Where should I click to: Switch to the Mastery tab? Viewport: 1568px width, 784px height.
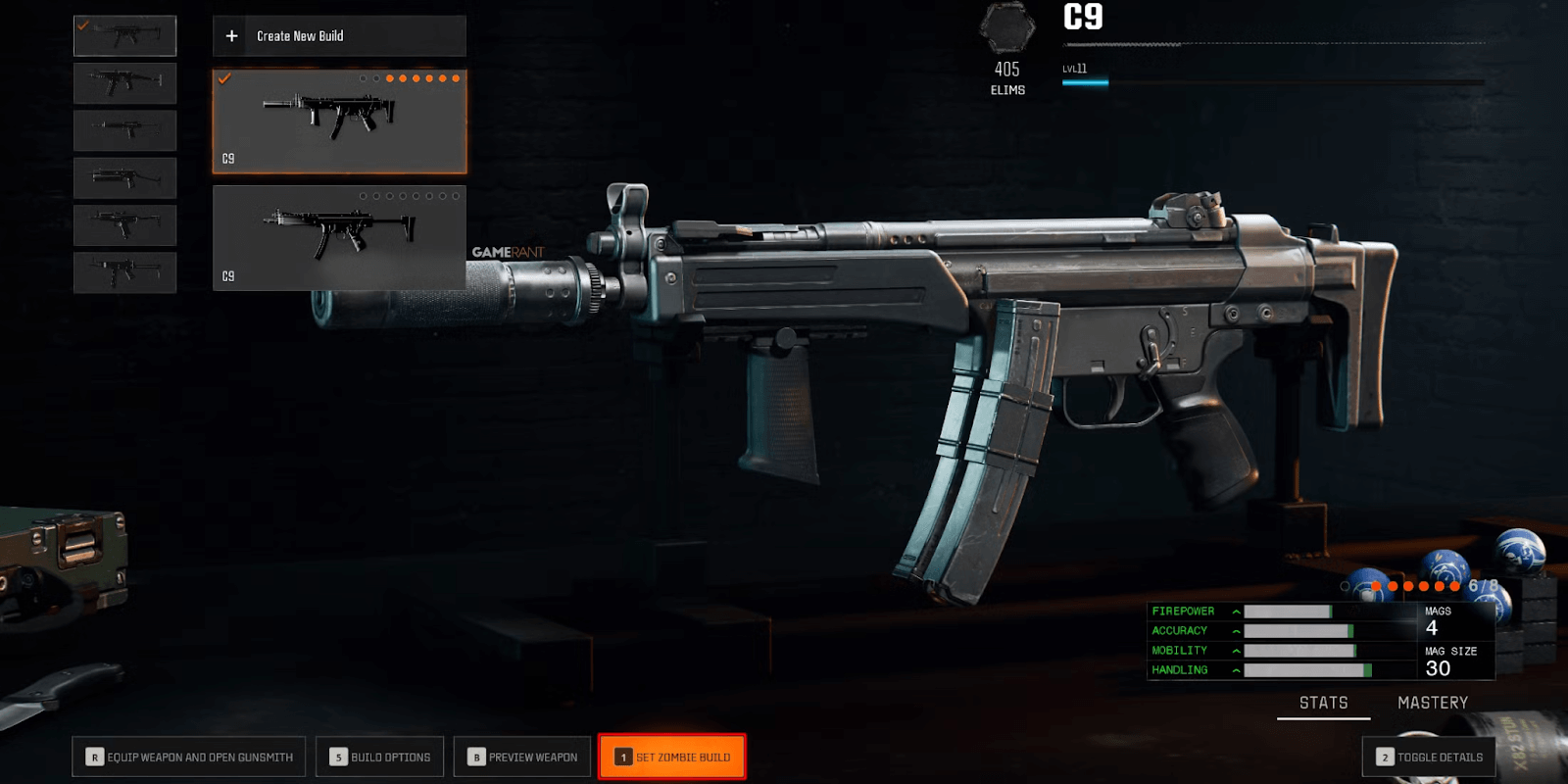click(x=1433, y=703)
